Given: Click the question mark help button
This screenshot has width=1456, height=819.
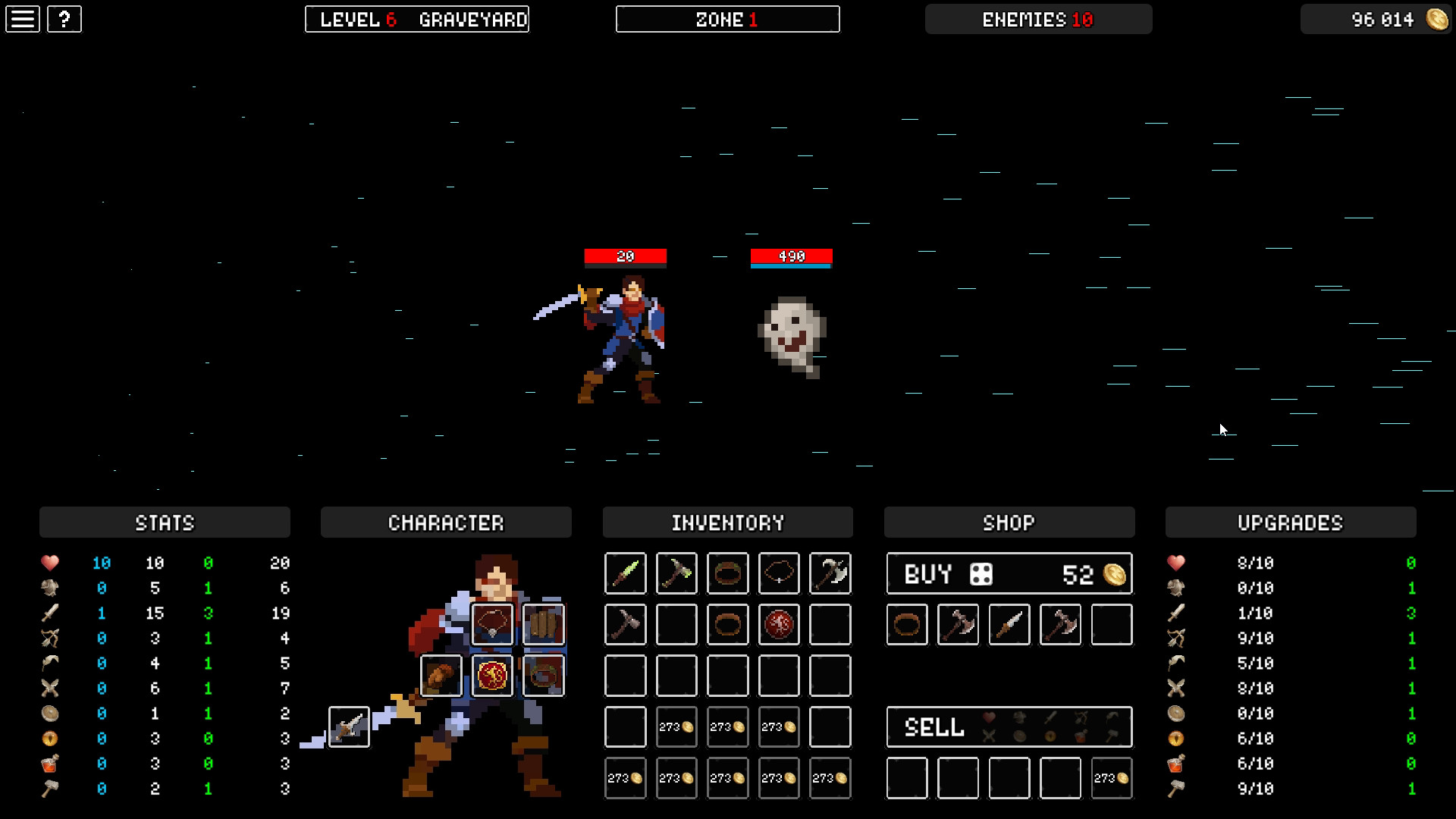Looking at the screenshot, I should point(64,19).
